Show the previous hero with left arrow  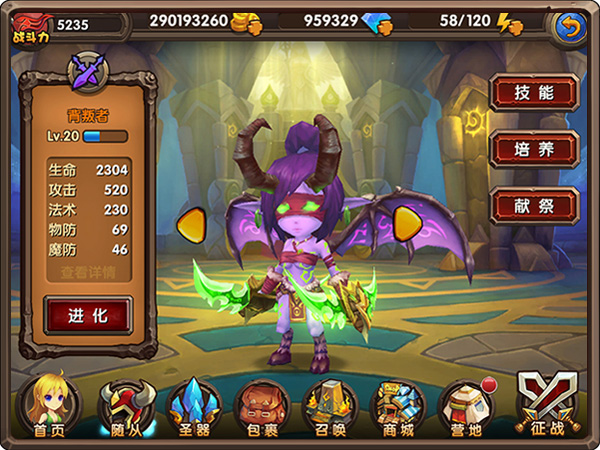191,225
